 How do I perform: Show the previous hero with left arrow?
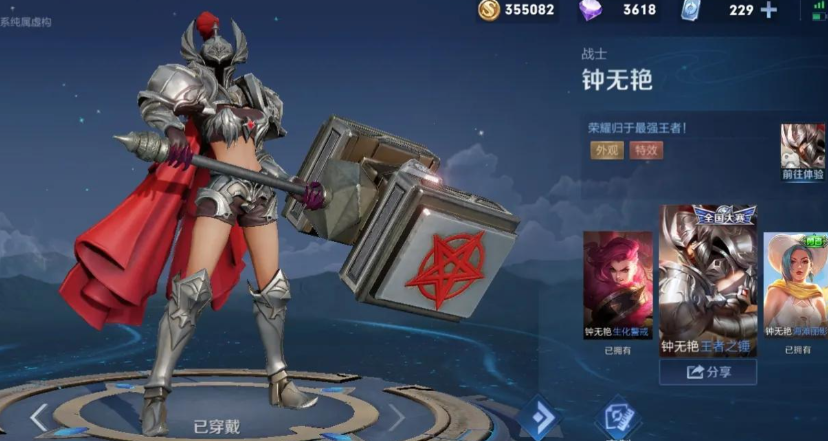click(x=39, y=417)
